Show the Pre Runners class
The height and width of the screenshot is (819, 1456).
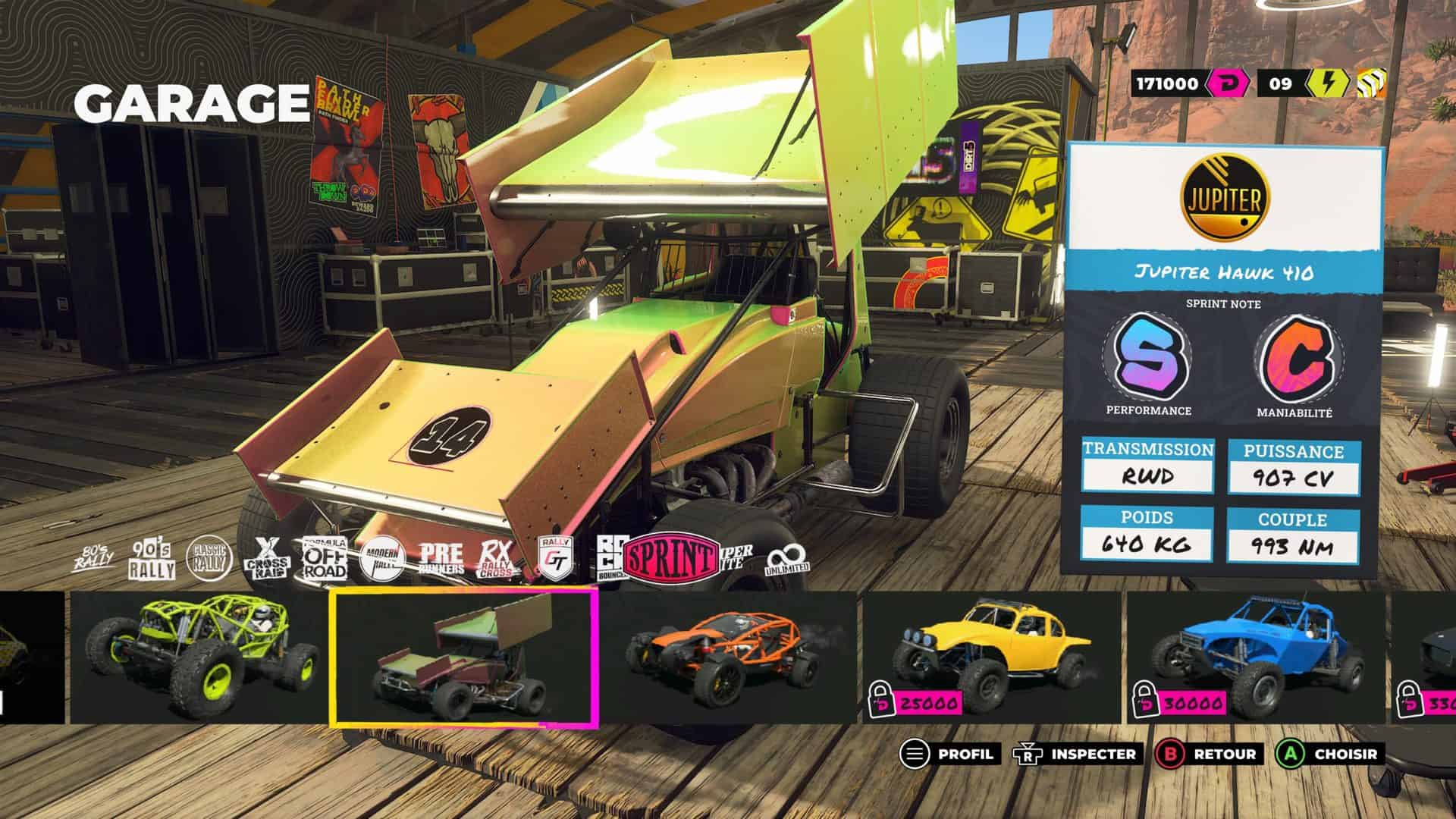click(x=441, y=560)
